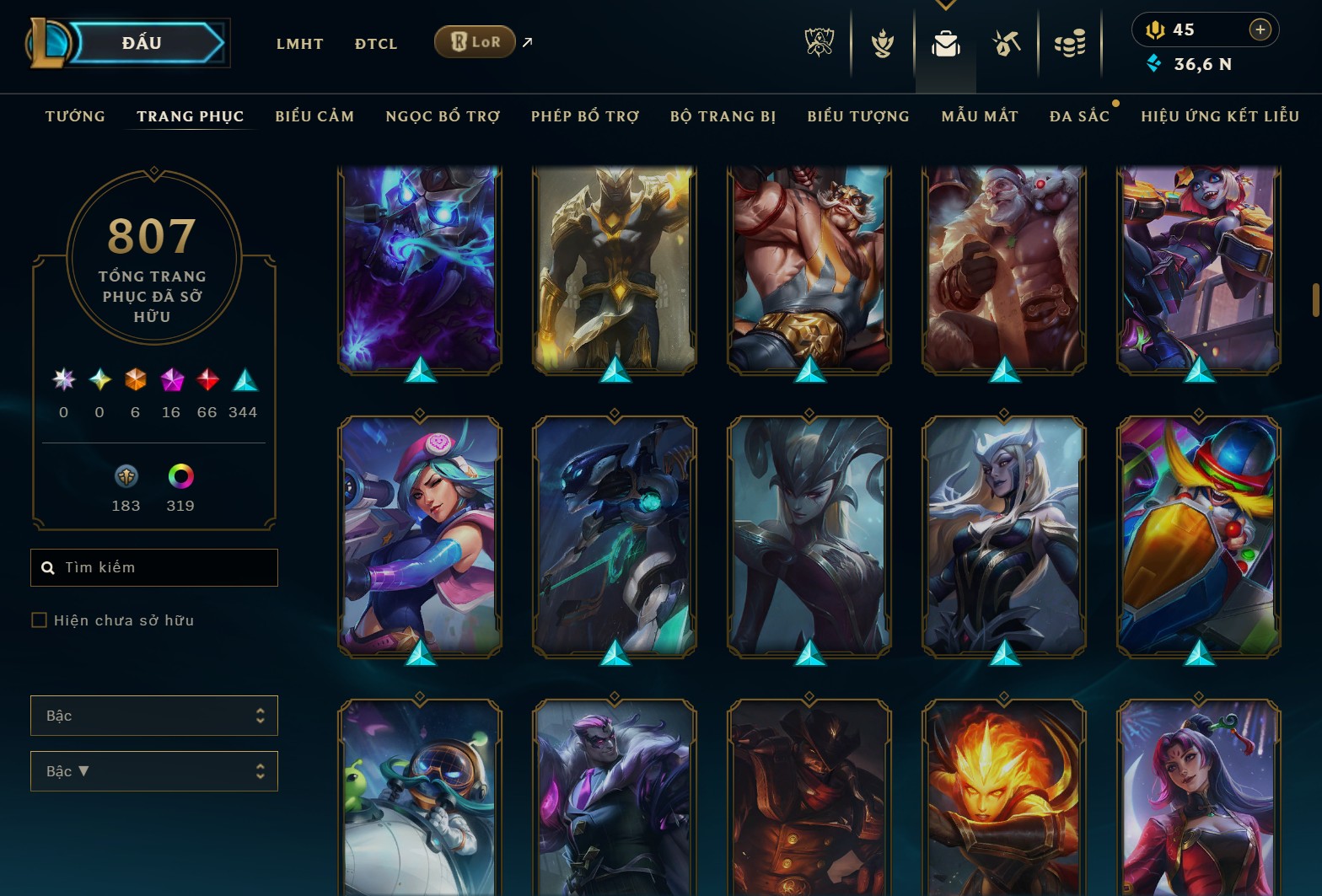
Task: Open the store coins icon
Action: 1069,44
